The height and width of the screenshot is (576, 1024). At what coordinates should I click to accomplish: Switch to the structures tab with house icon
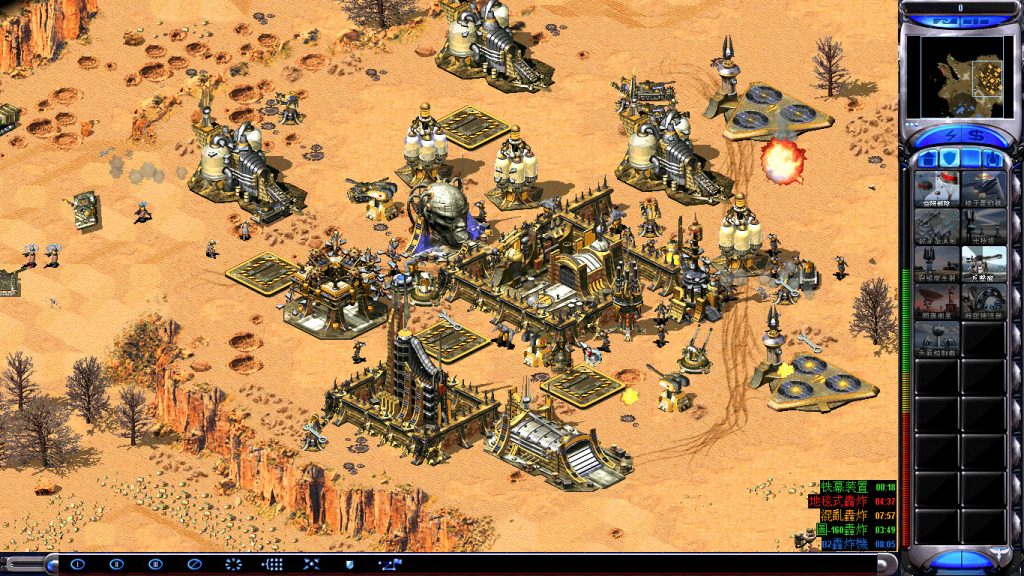(927, 158)
